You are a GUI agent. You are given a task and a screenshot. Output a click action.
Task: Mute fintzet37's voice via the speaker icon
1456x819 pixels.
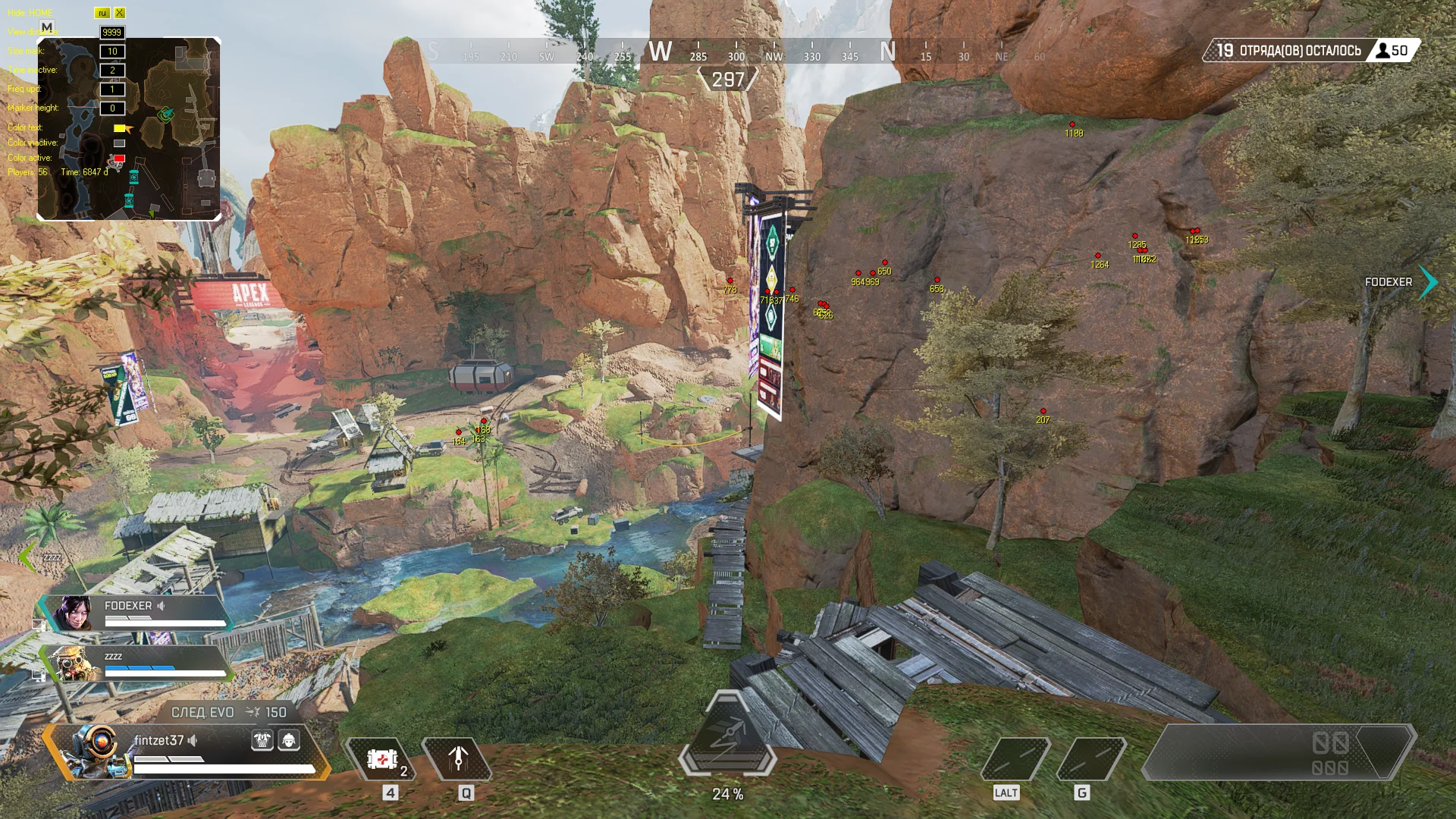[192, 739]
